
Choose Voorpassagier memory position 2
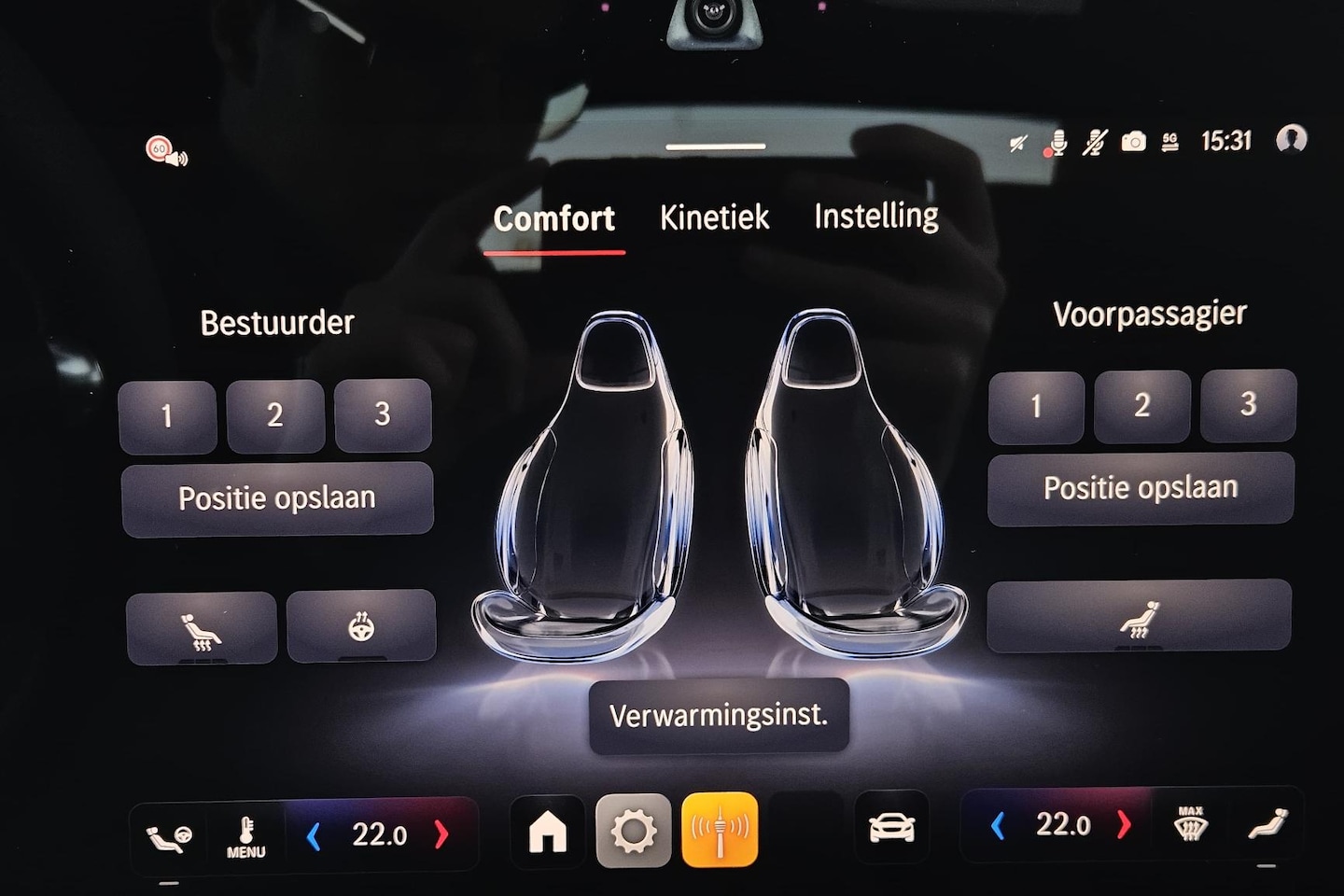pyautogui.click(x=1141, y=406)
